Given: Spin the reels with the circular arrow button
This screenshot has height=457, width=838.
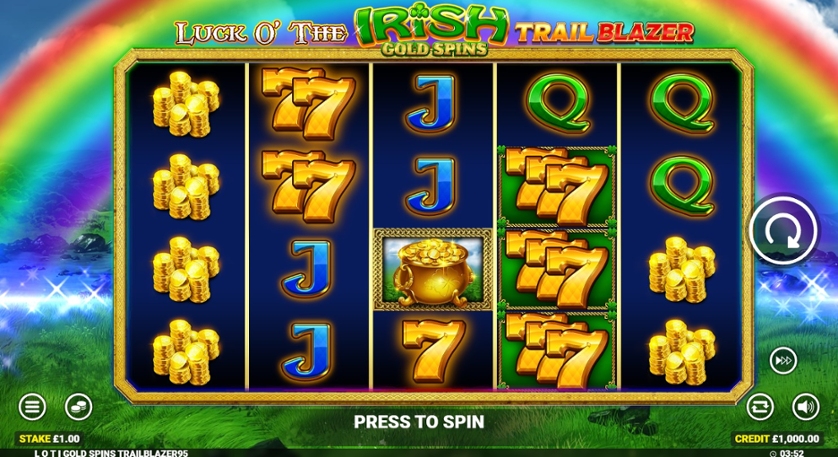Looking at the screenshot, I should [783, 230].
